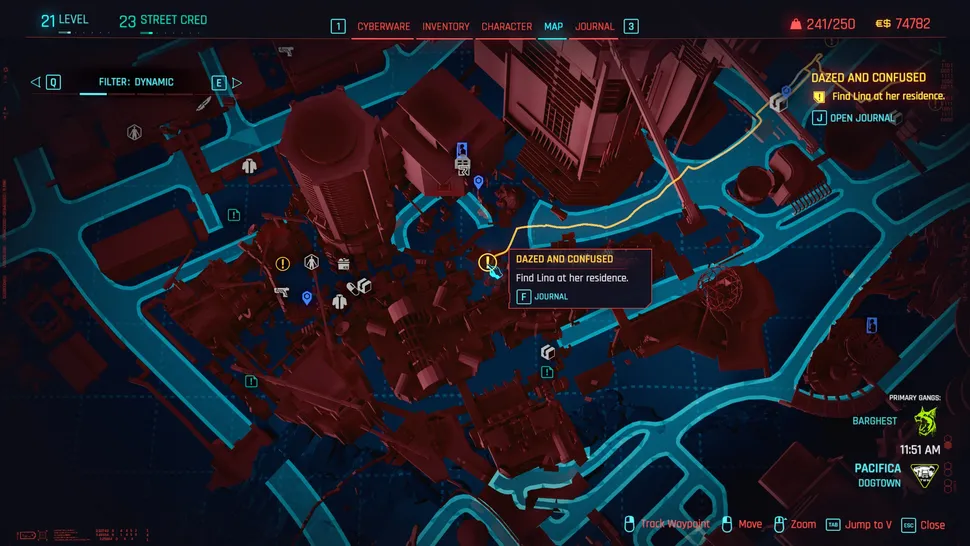This screenshot has height=546, width=970.
Task: Select the Map tab
Action: [x=553, y=26]
